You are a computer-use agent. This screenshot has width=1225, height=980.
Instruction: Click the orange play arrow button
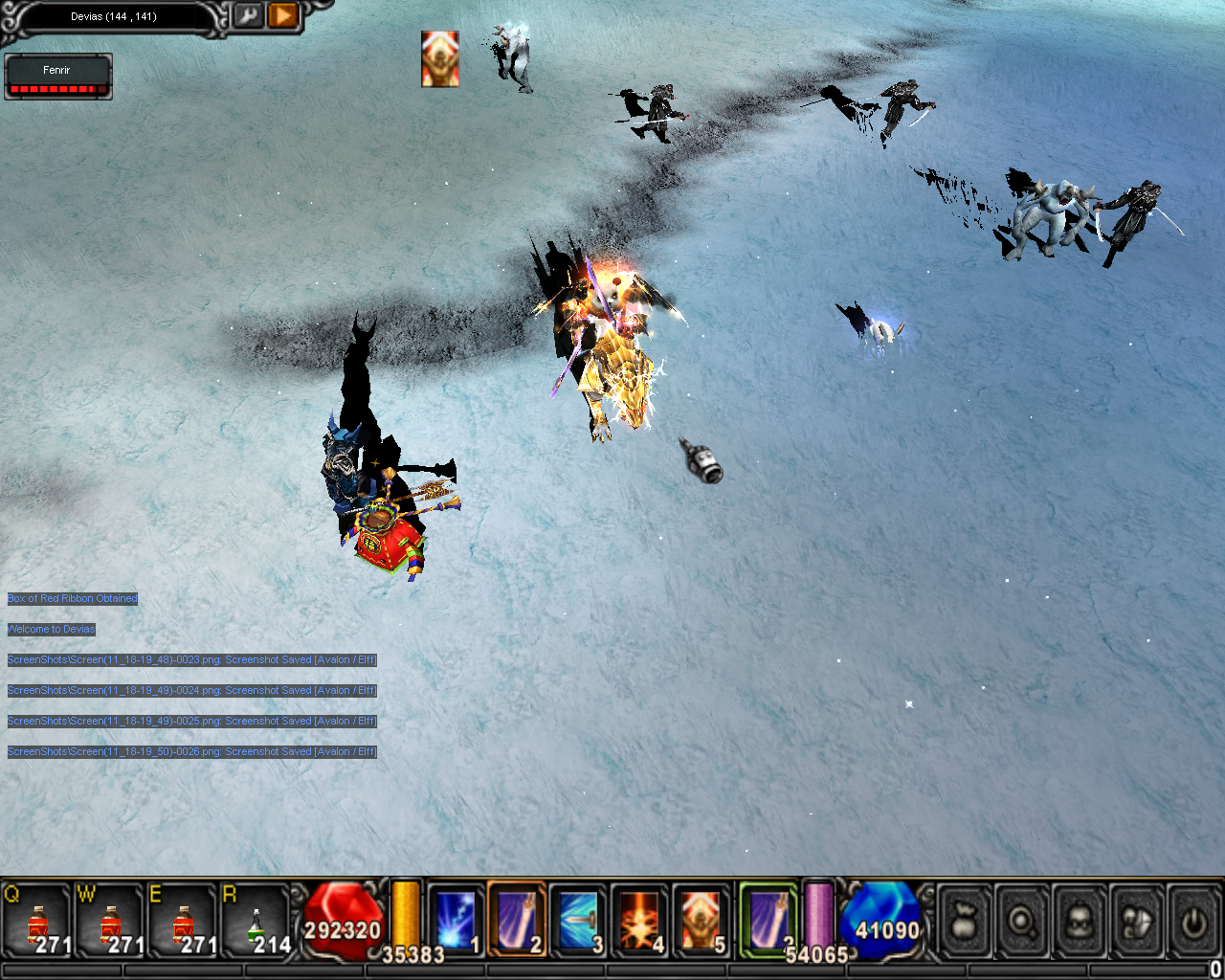click(283, 16)
